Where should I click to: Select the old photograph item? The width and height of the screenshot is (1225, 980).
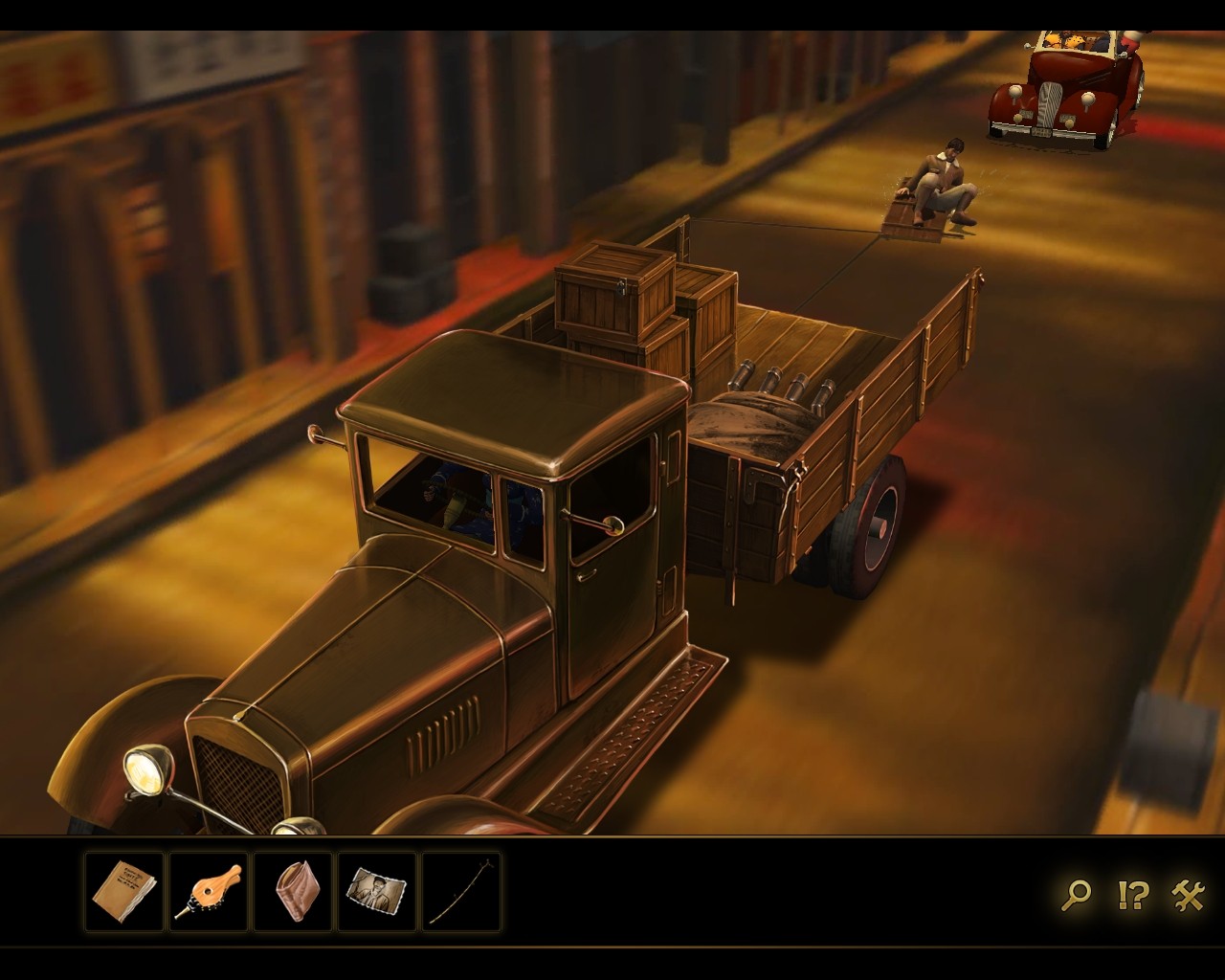tap(377, 892)
